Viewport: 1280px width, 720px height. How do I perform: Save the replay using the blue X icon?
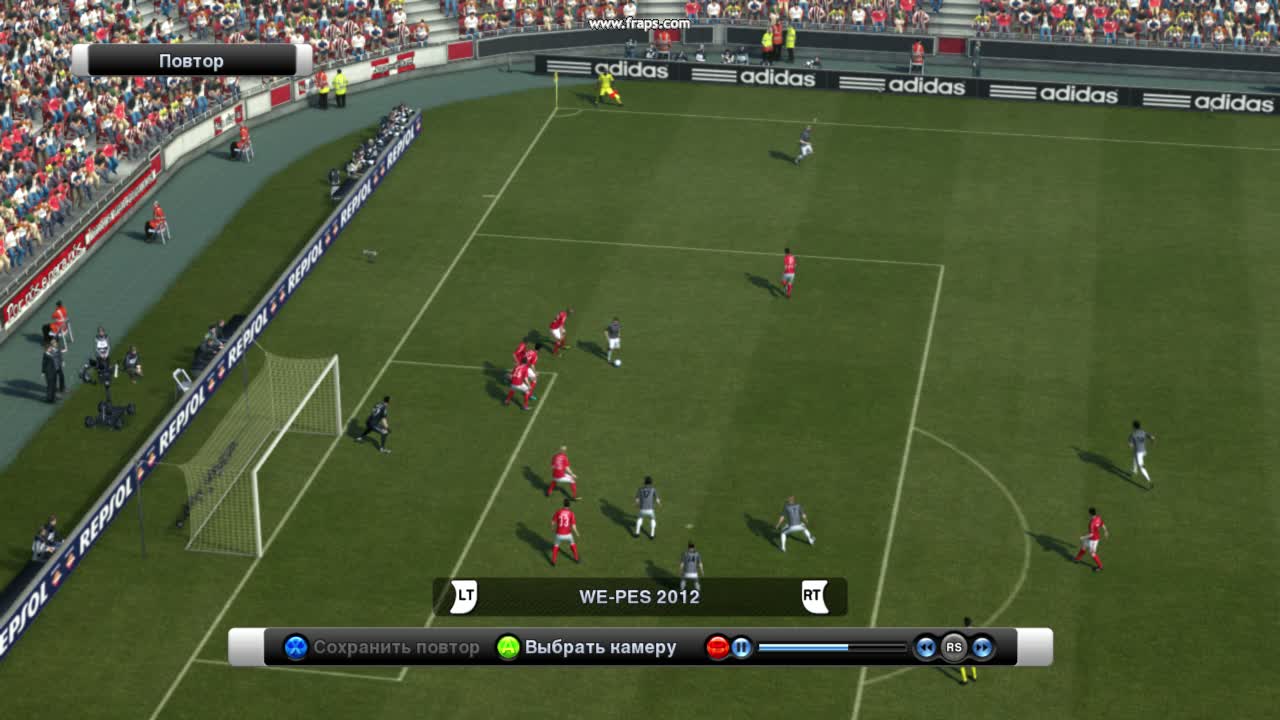(295, 647)
